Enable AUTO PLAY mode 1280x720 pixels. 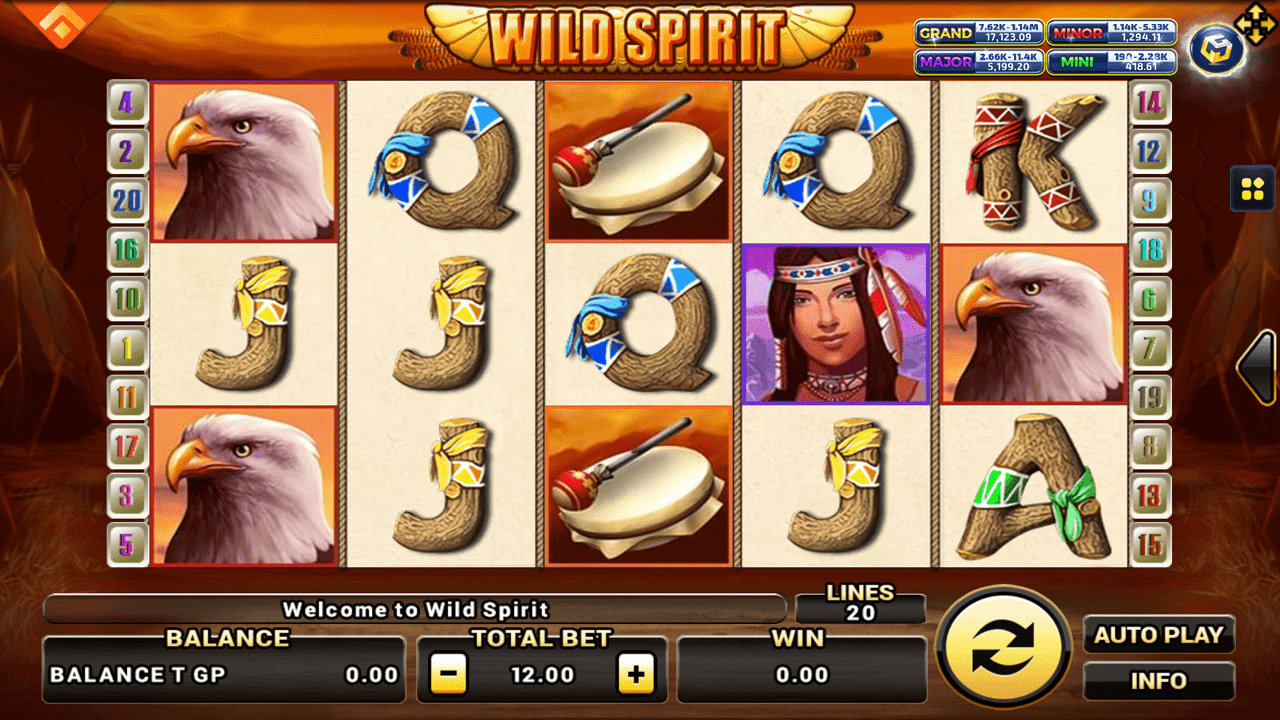pyautogui.click(x=1159, y=635)
